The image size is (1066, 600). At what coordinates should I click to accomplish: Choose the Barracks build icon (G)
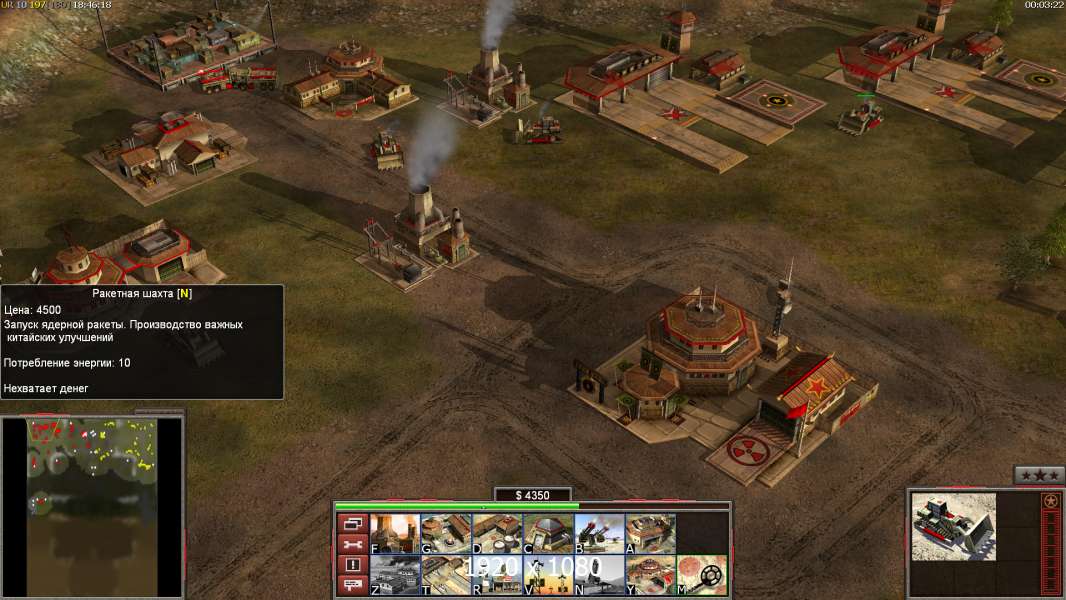pyautogui.click(x=445, y=534)
